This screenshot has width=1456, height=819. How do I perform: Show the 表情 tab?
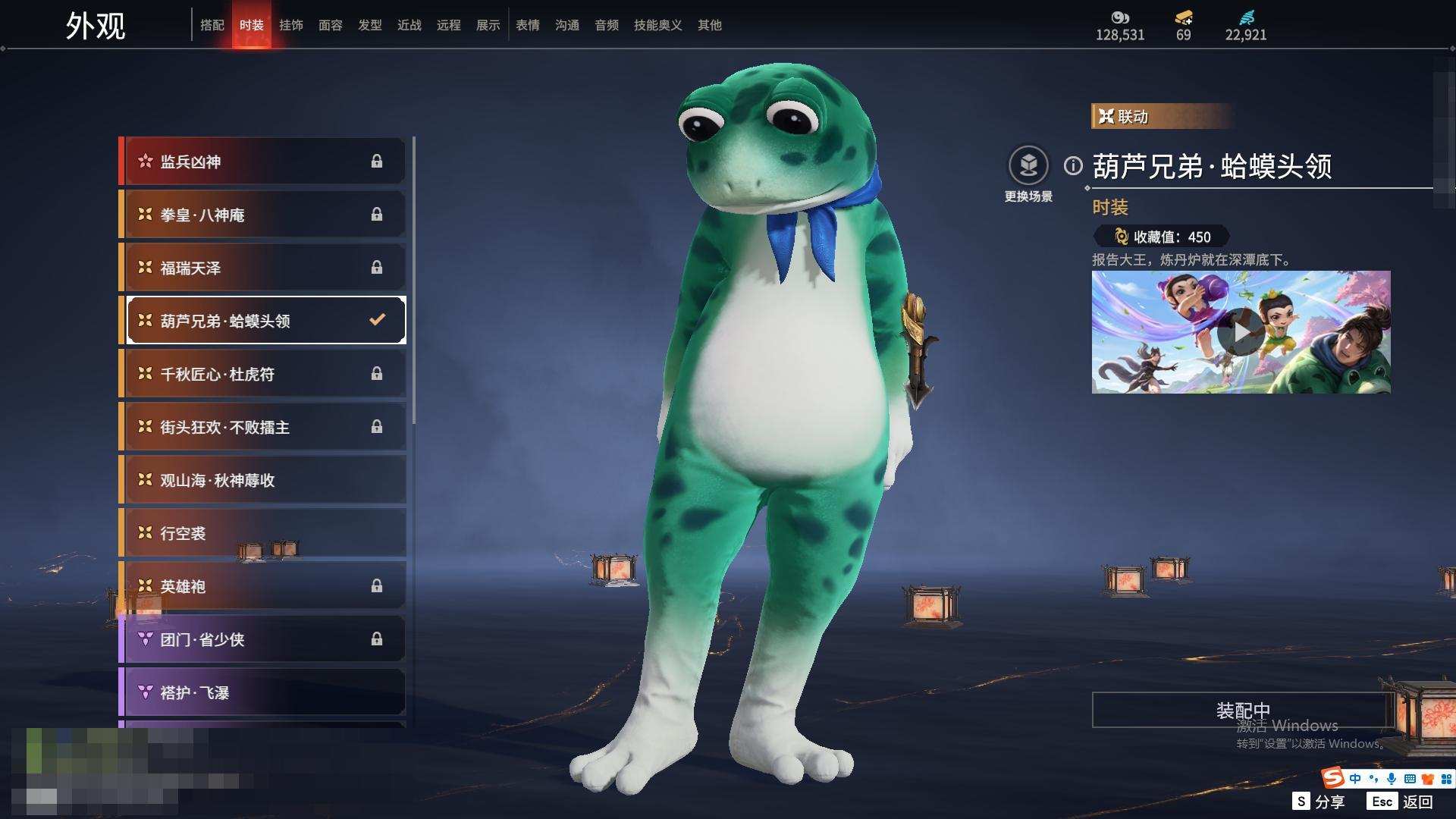pyautogui.click(x=528, y=25)
